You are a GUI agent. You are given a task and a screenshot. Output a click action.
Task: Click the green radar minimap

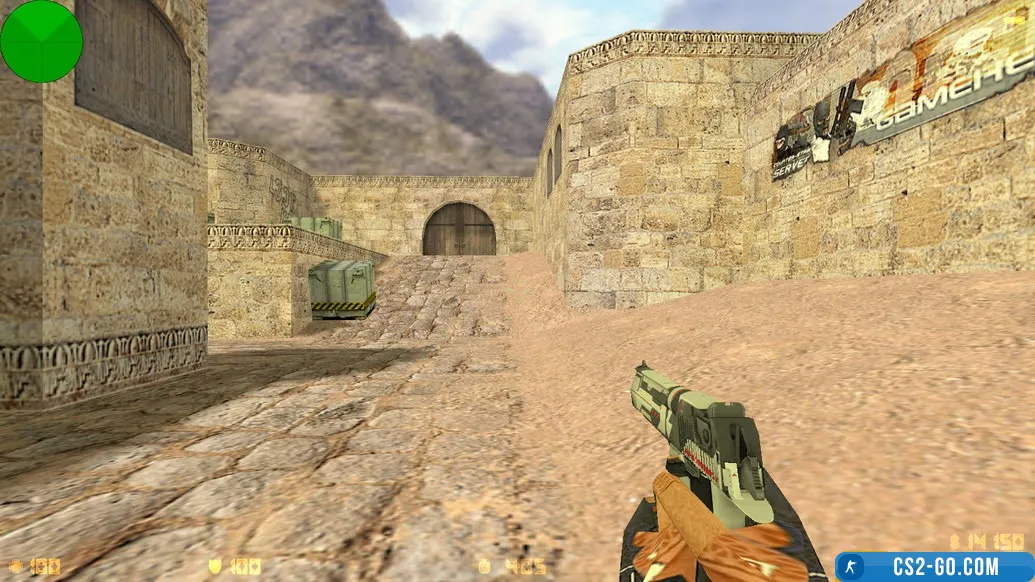(x=41, y=41)
